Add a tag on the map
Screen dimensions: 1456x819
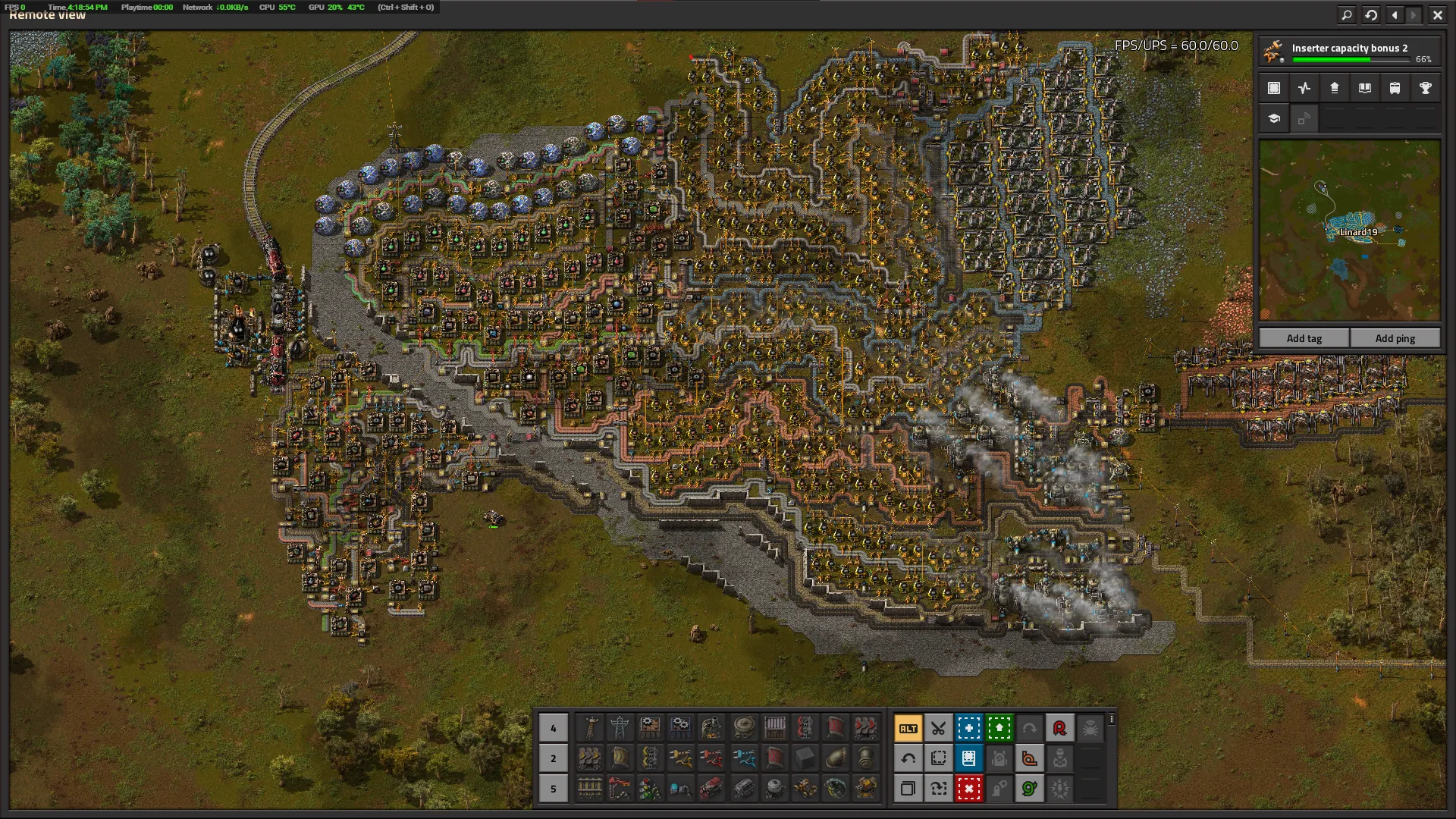tap(1304, 338)
